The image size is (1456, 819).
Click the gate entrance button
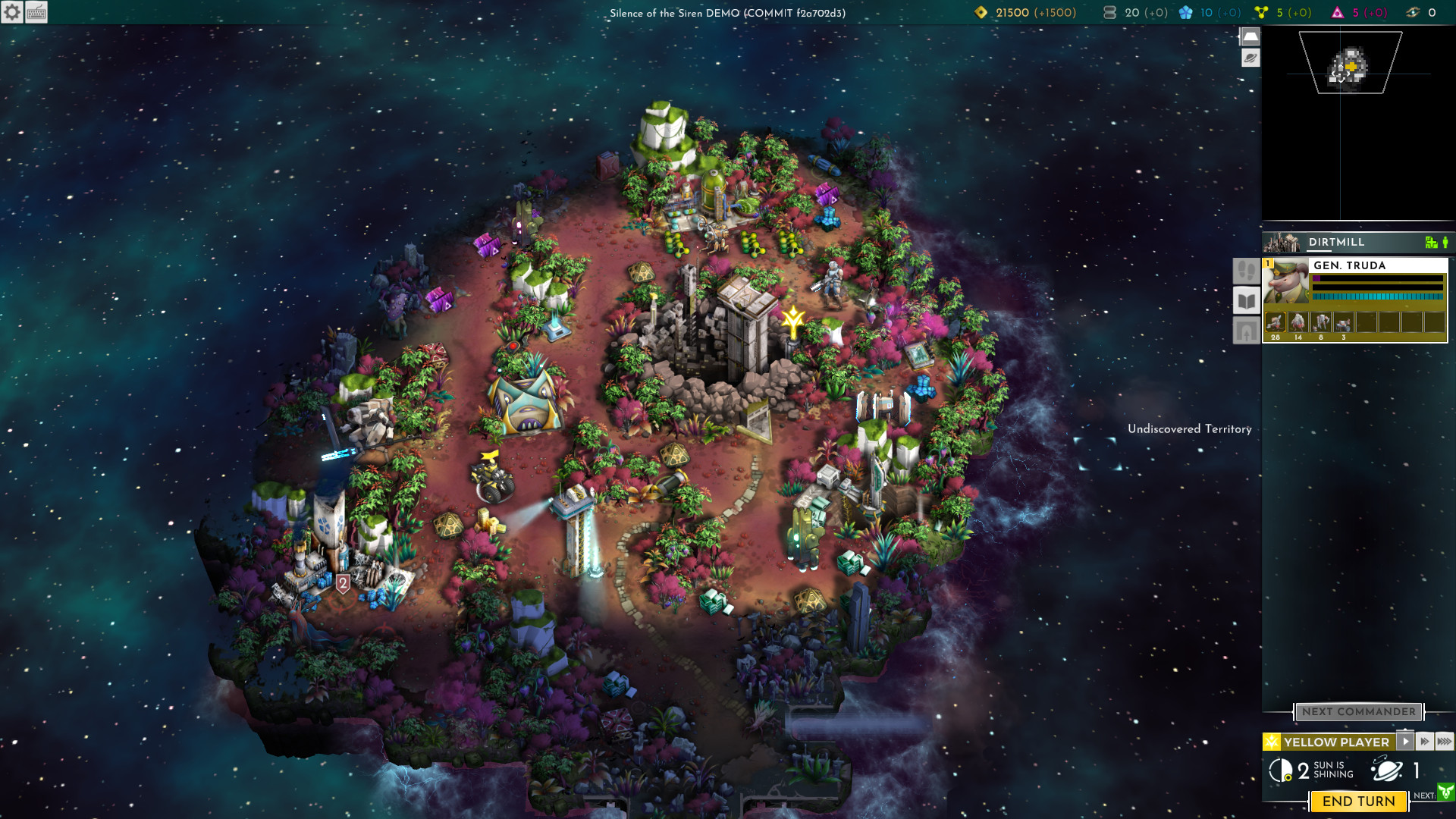(x=1246, y=331)
